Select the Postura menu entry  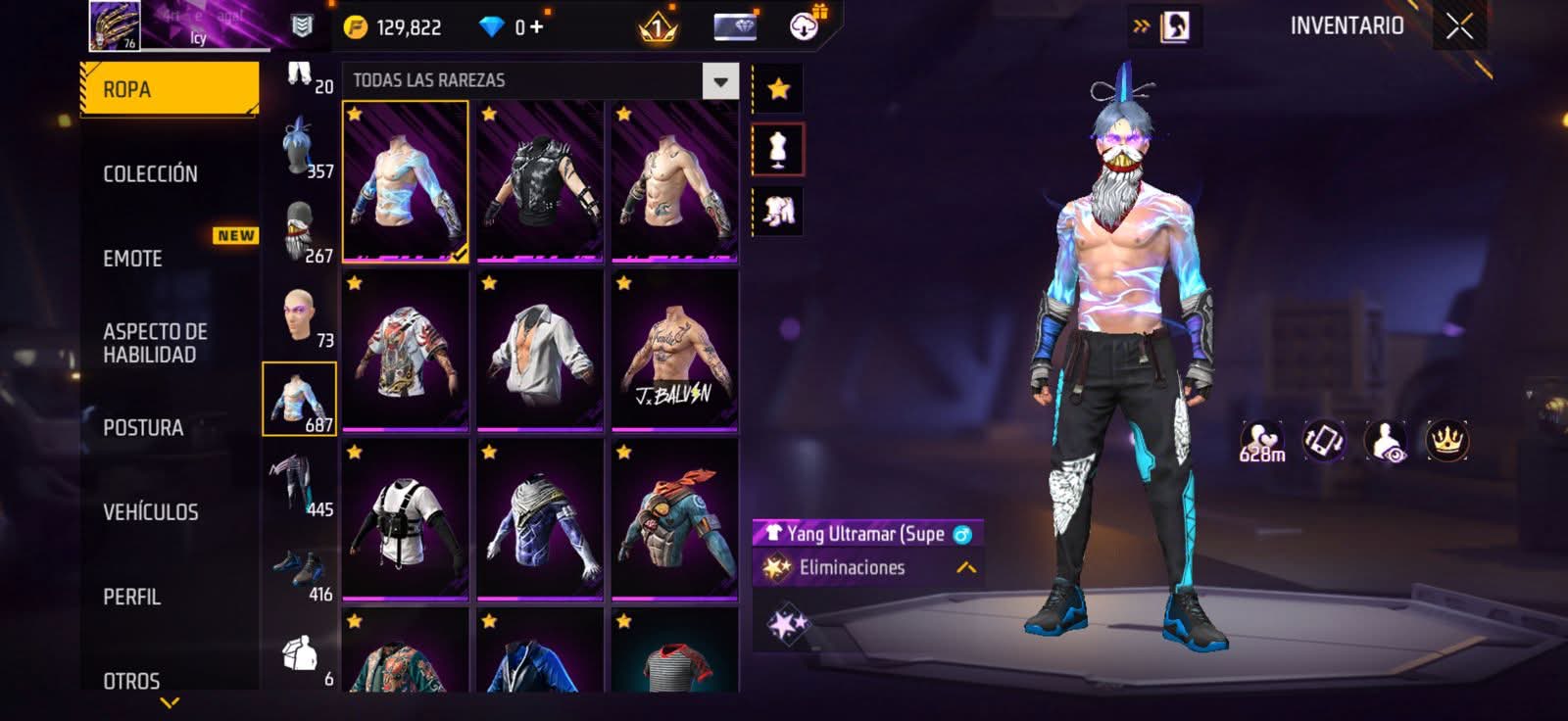(x=143, y=428)
